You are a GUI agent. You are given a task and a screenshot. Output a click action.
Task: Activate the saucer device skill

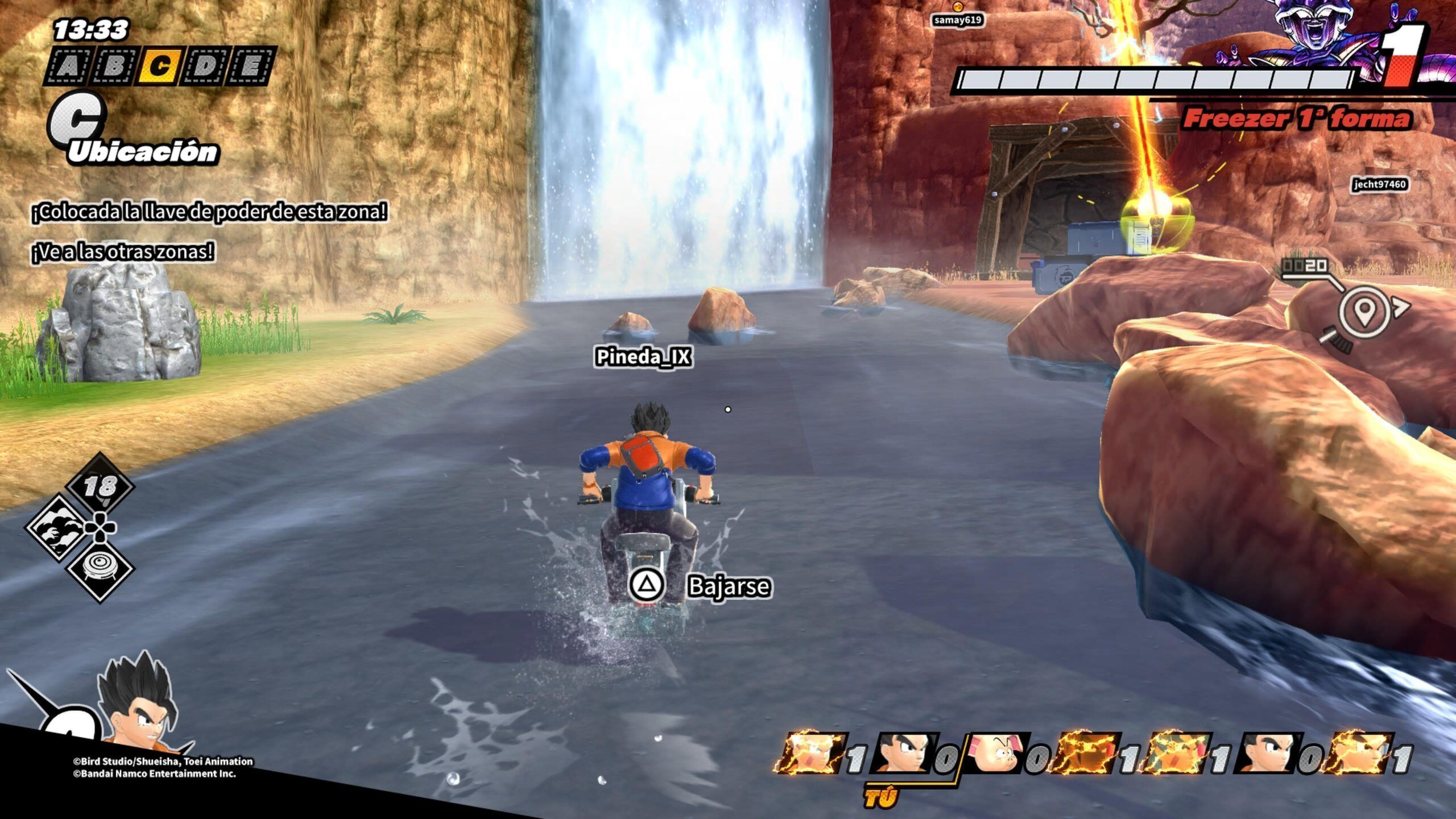tap(100, 569)
